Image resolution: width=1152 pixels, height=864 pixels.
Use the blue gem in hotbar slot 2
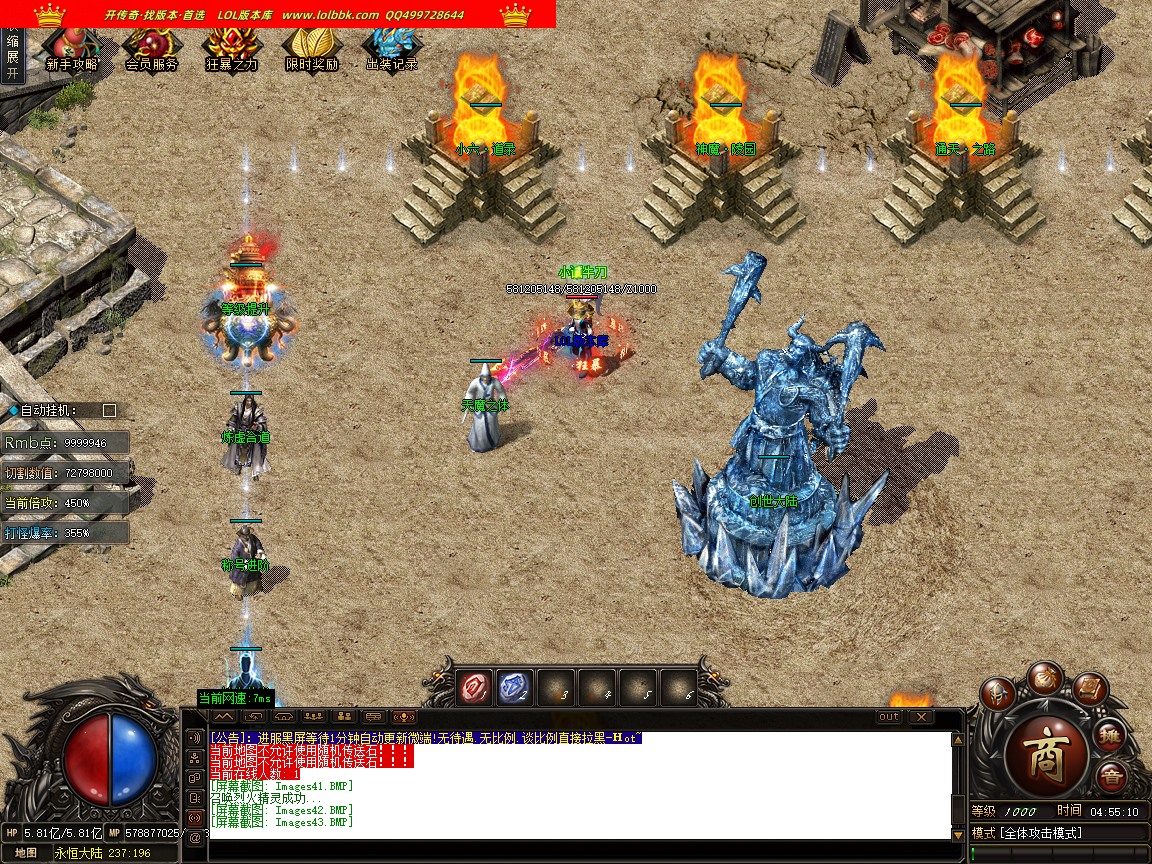pyautogui.click(x=514, y=688)
